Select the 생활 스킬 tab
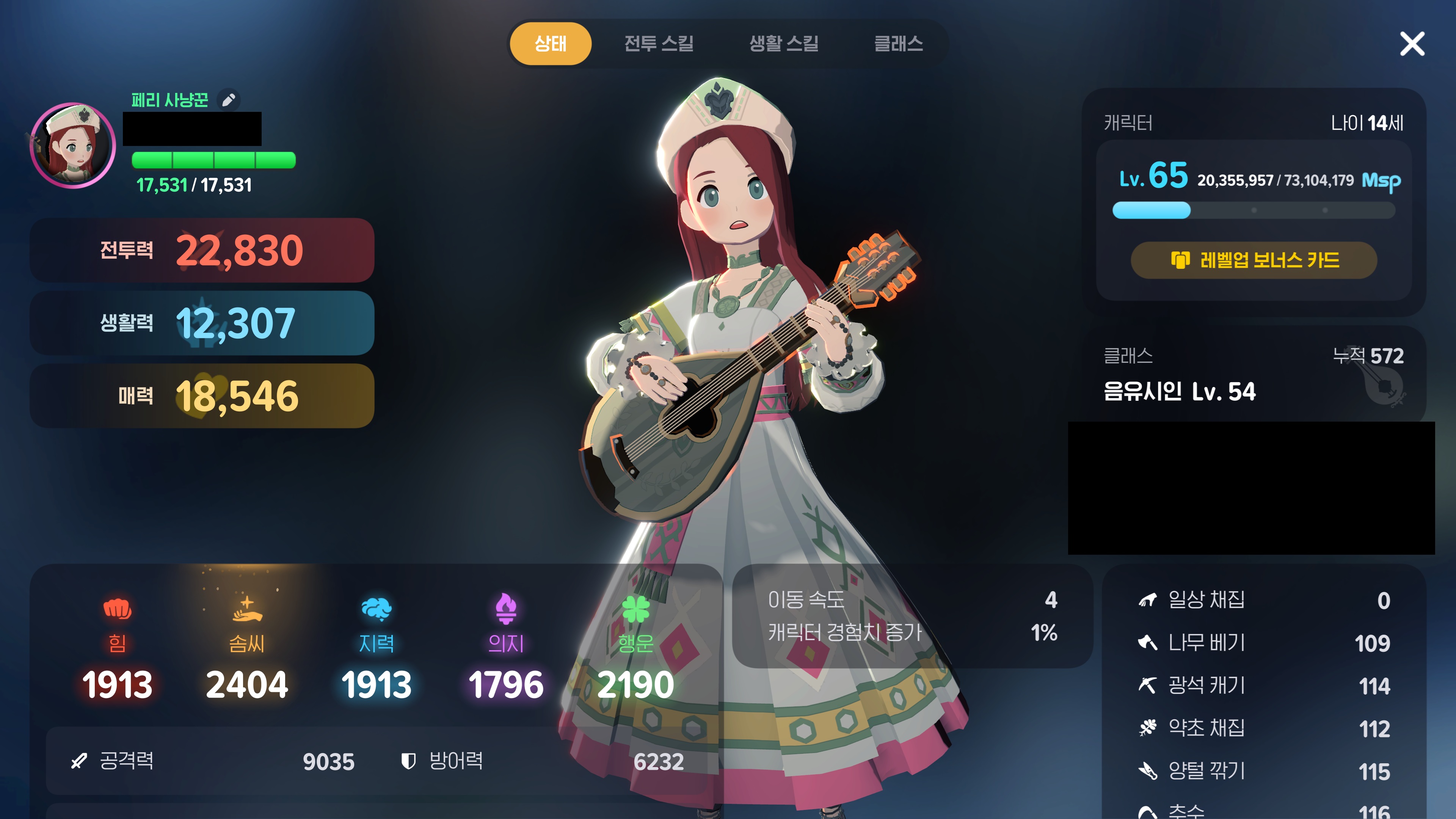The width and height of the screenshot is (1456, 819). pos(783,44)
